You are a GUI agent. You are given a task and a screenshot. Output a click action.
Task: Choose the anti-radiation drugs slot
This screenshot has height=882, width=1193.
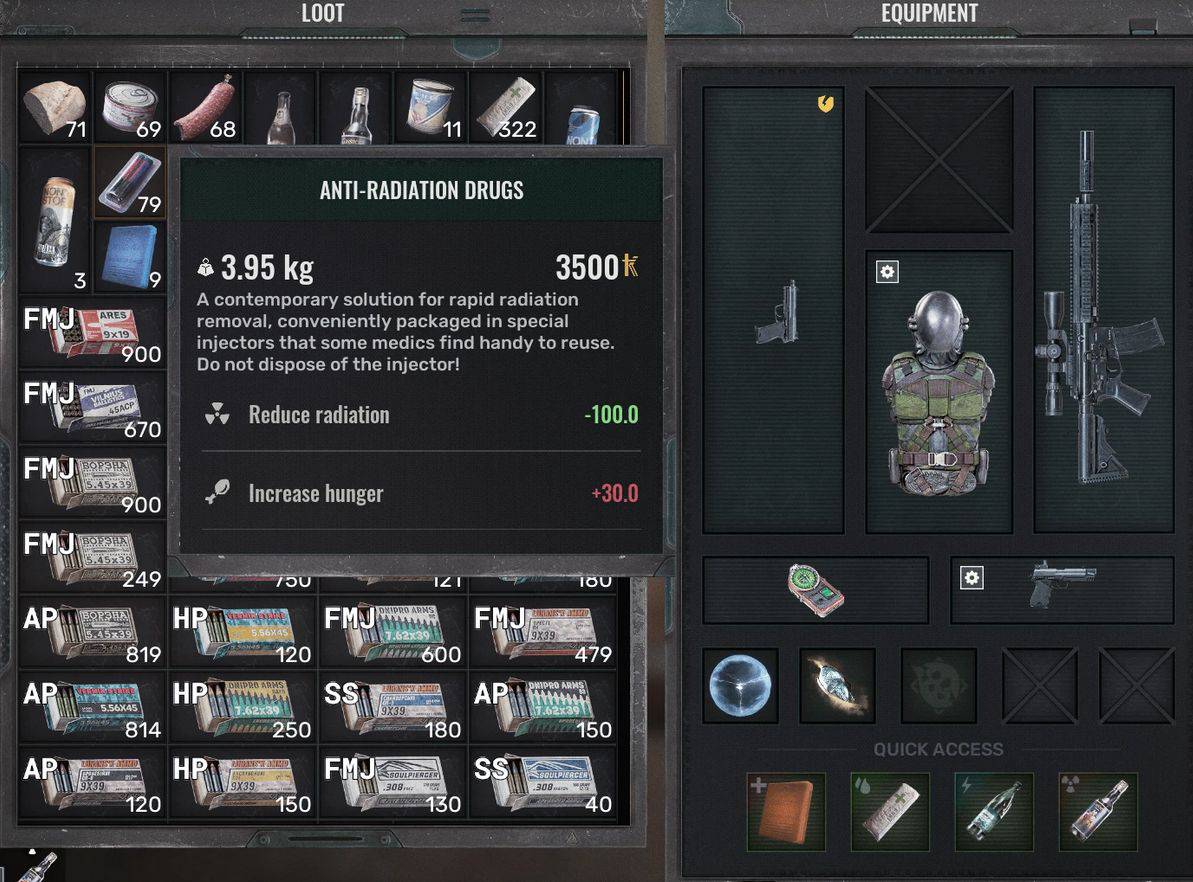(x=131, y=182)
